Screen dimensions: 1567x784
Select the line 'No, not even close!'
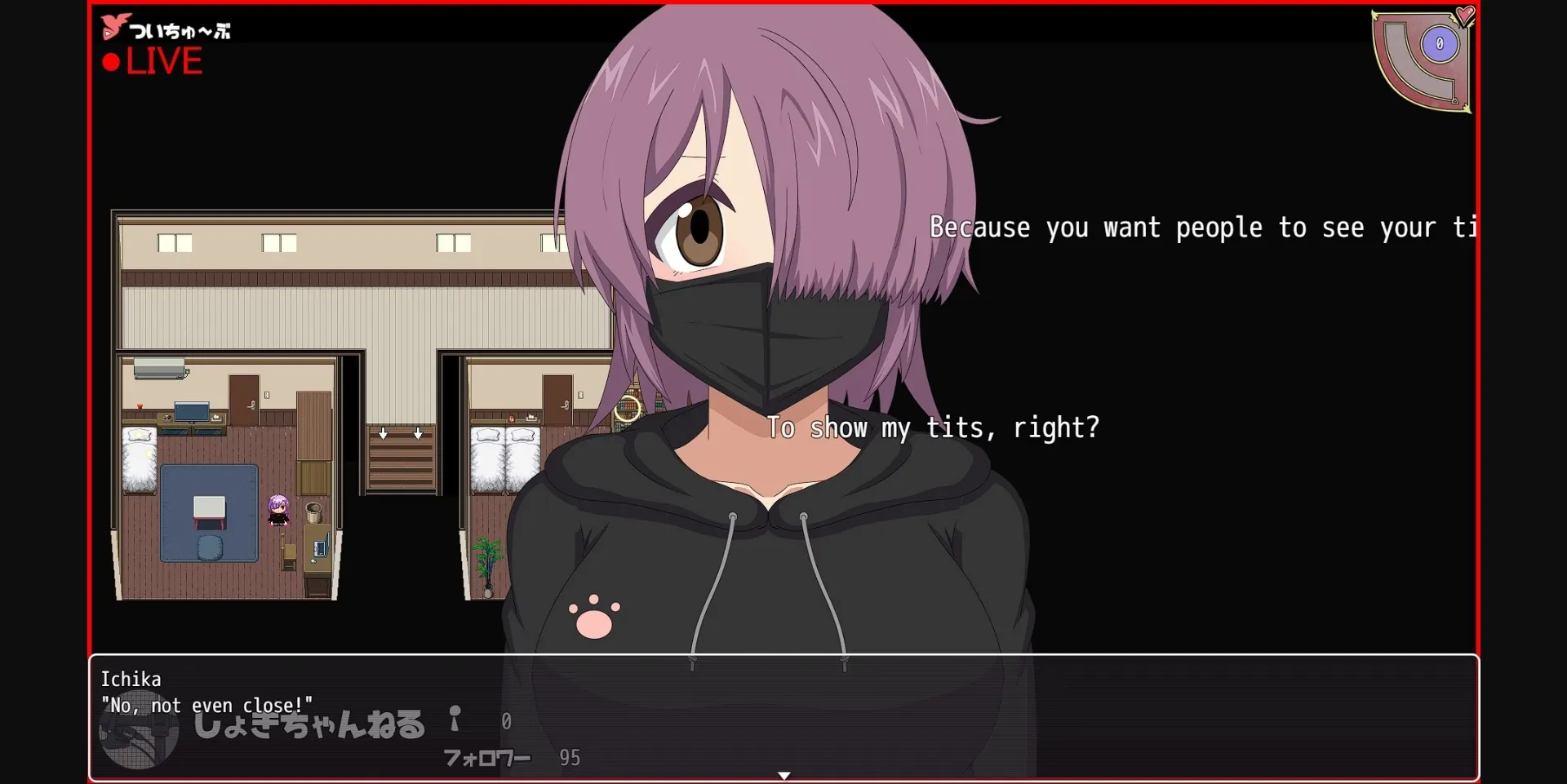coord(207,706)
